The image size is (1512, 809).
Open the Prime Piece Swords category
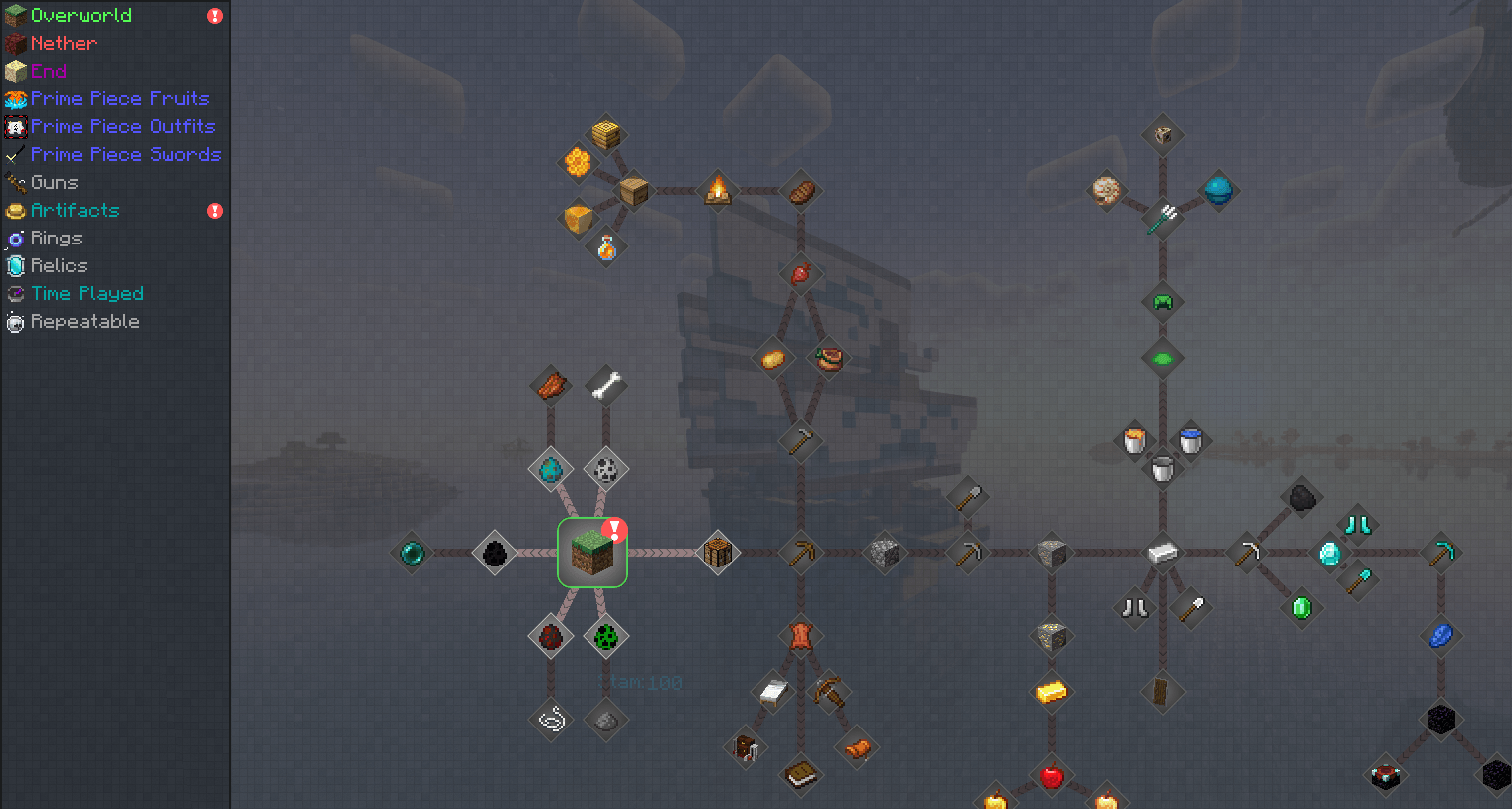[125, 154]
